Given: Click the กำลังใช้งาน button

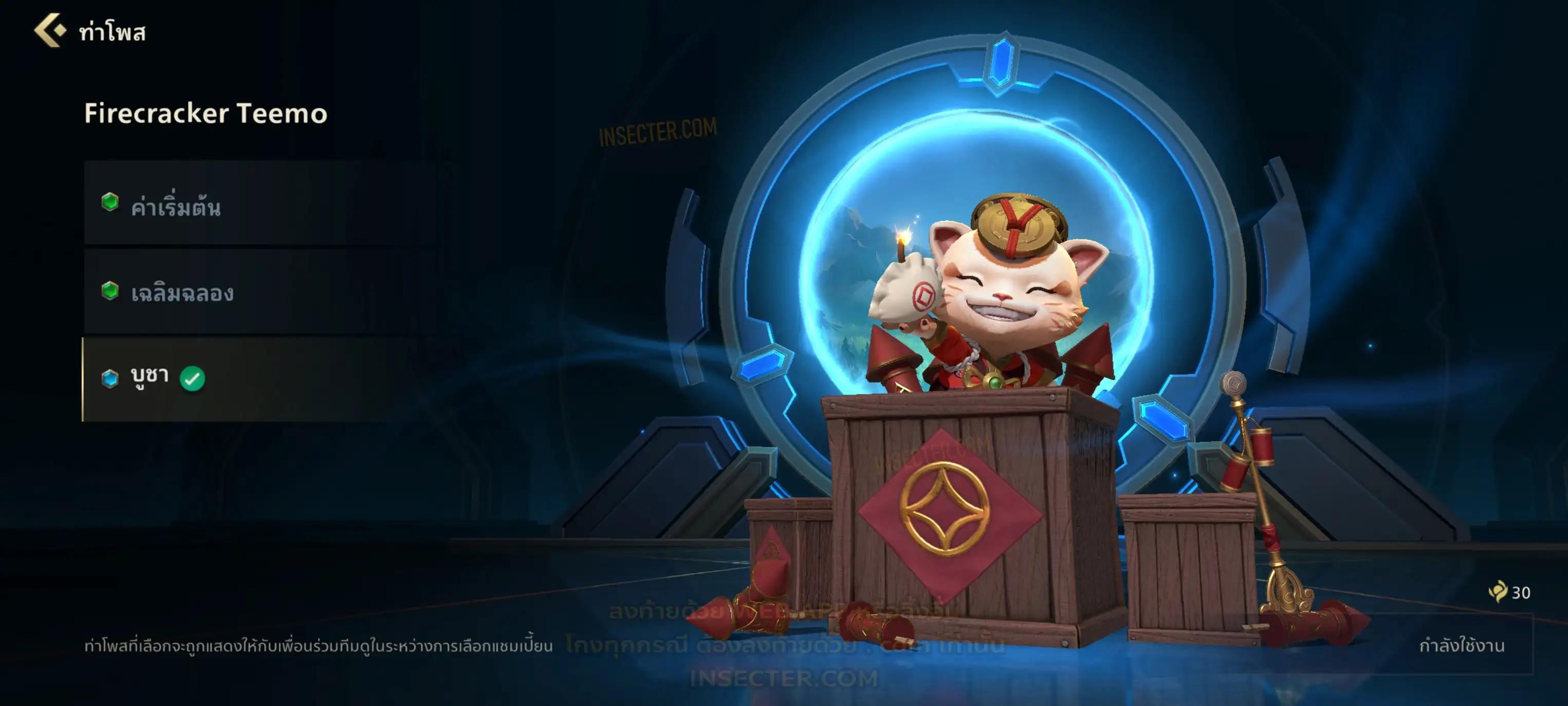Looking at the screenshot, I should click(x=1461, y=646).
